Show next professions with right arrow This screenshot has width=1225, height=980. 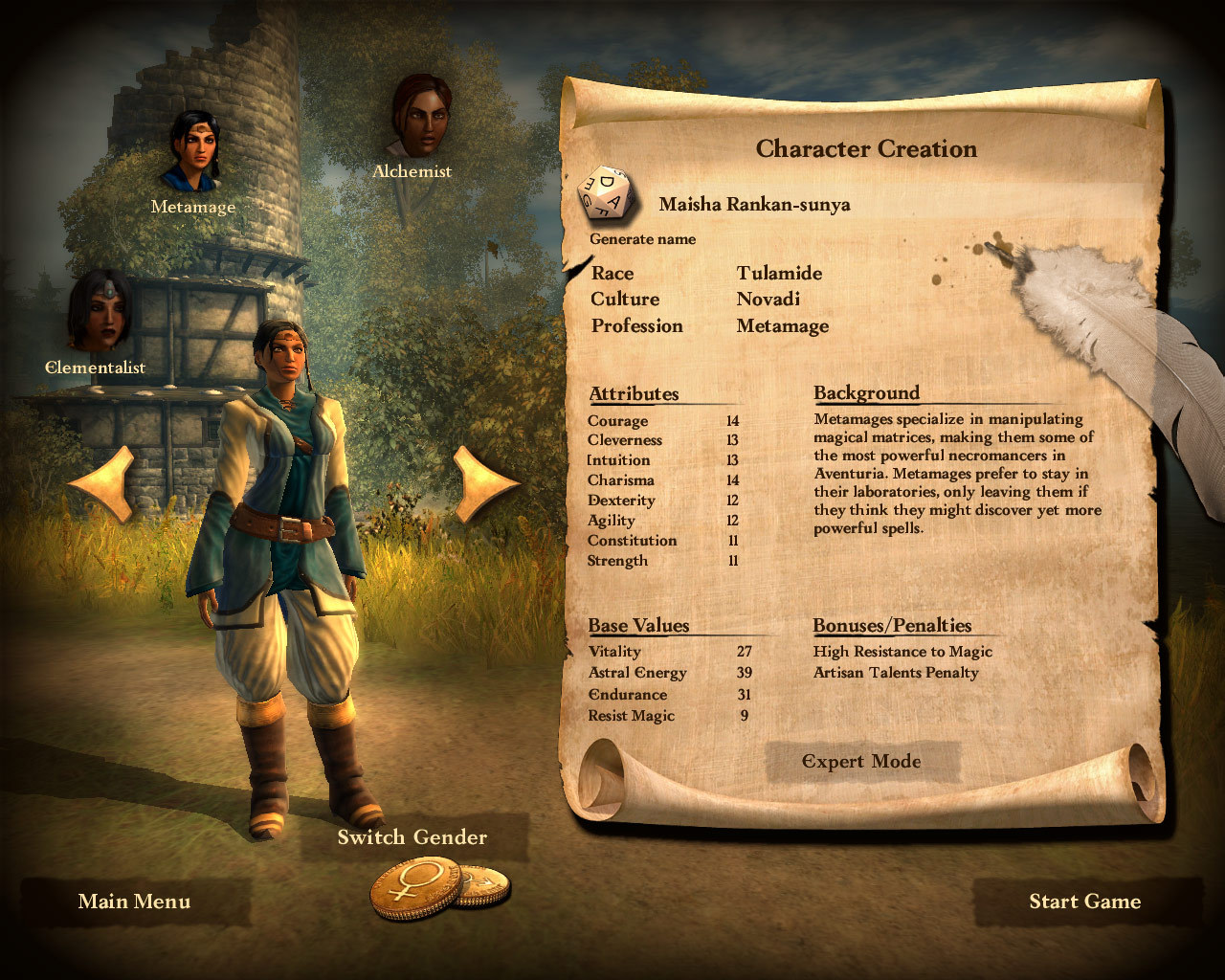[485, 485]
